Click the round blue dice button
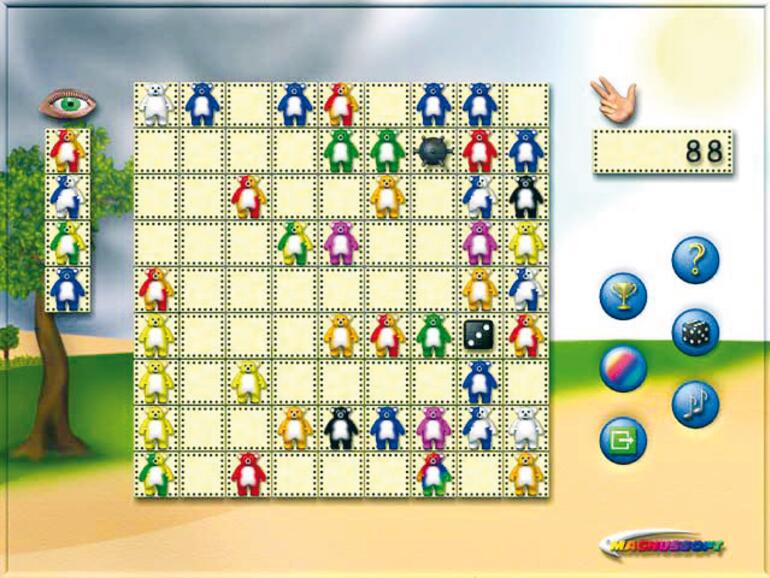The image size is (770, 578). point(695,332)
